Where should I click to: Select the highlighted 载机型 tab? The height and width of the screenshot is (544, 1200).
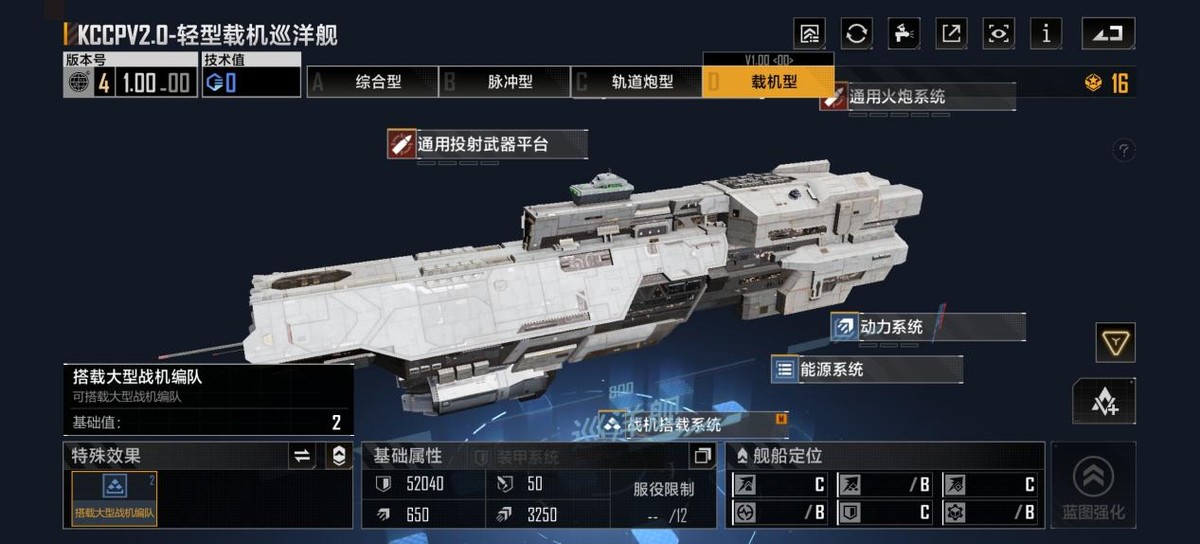click(x=768, y=82)
